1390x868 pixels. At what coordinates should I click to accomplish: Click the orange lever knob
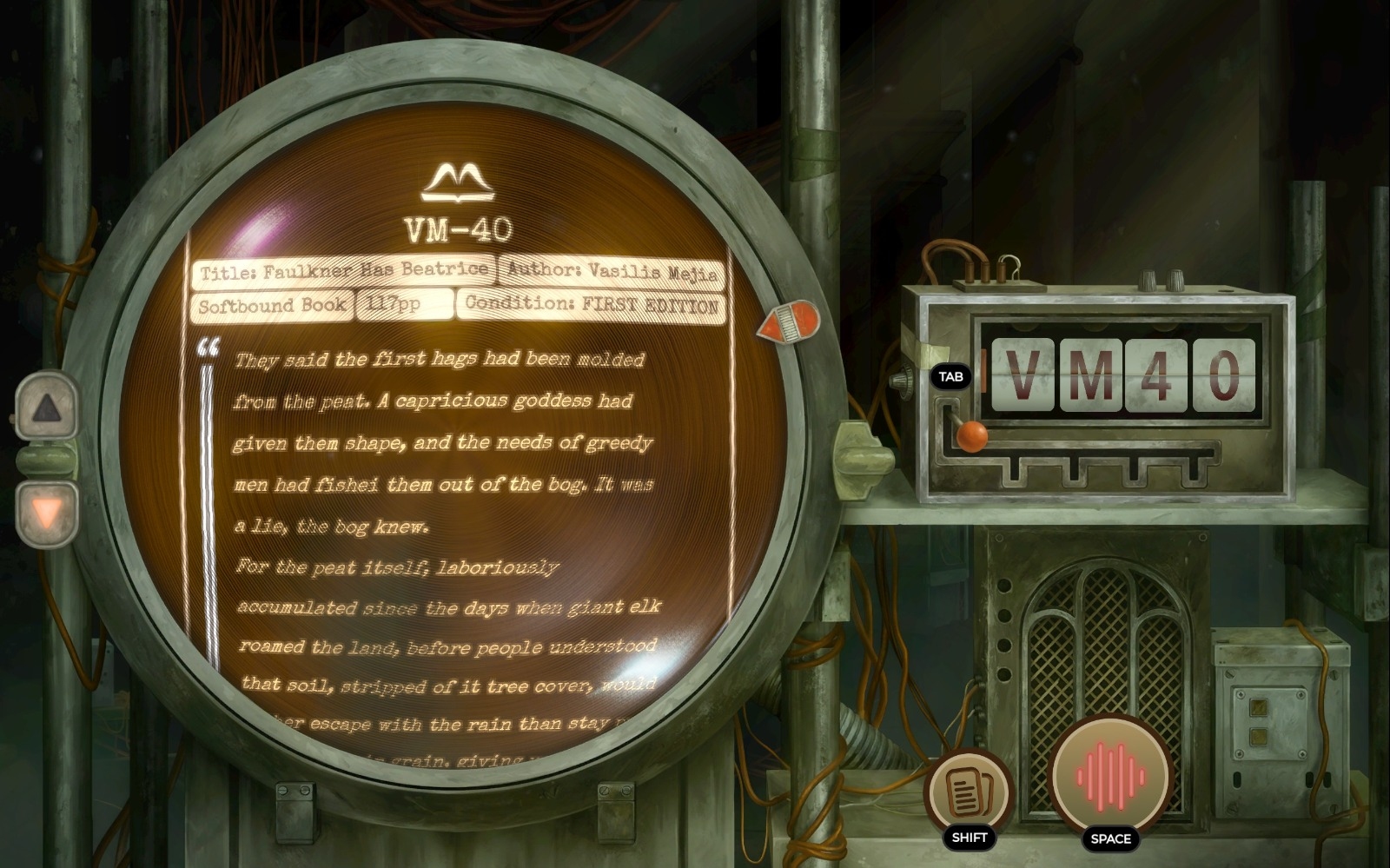(972, 435)
